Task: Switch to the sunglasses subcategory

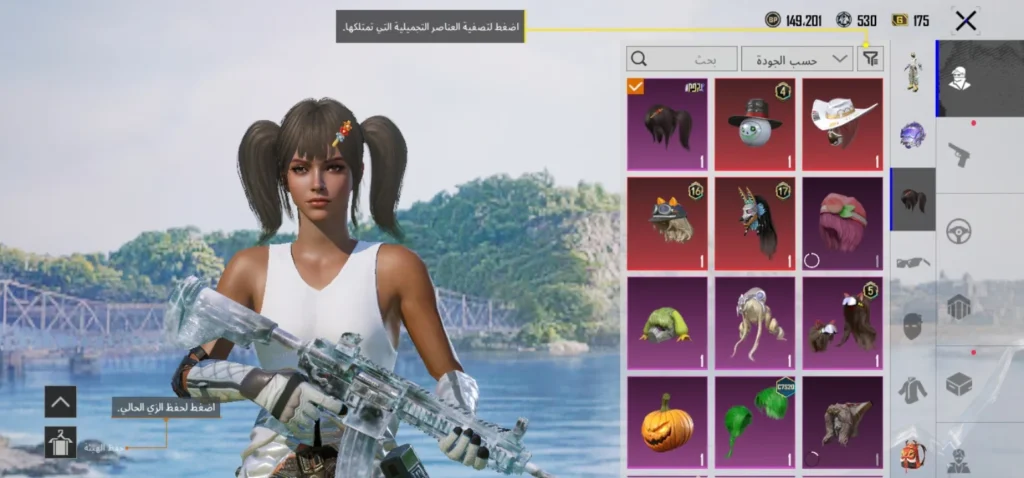Action: pyautogui.click(x=912, y=263)
